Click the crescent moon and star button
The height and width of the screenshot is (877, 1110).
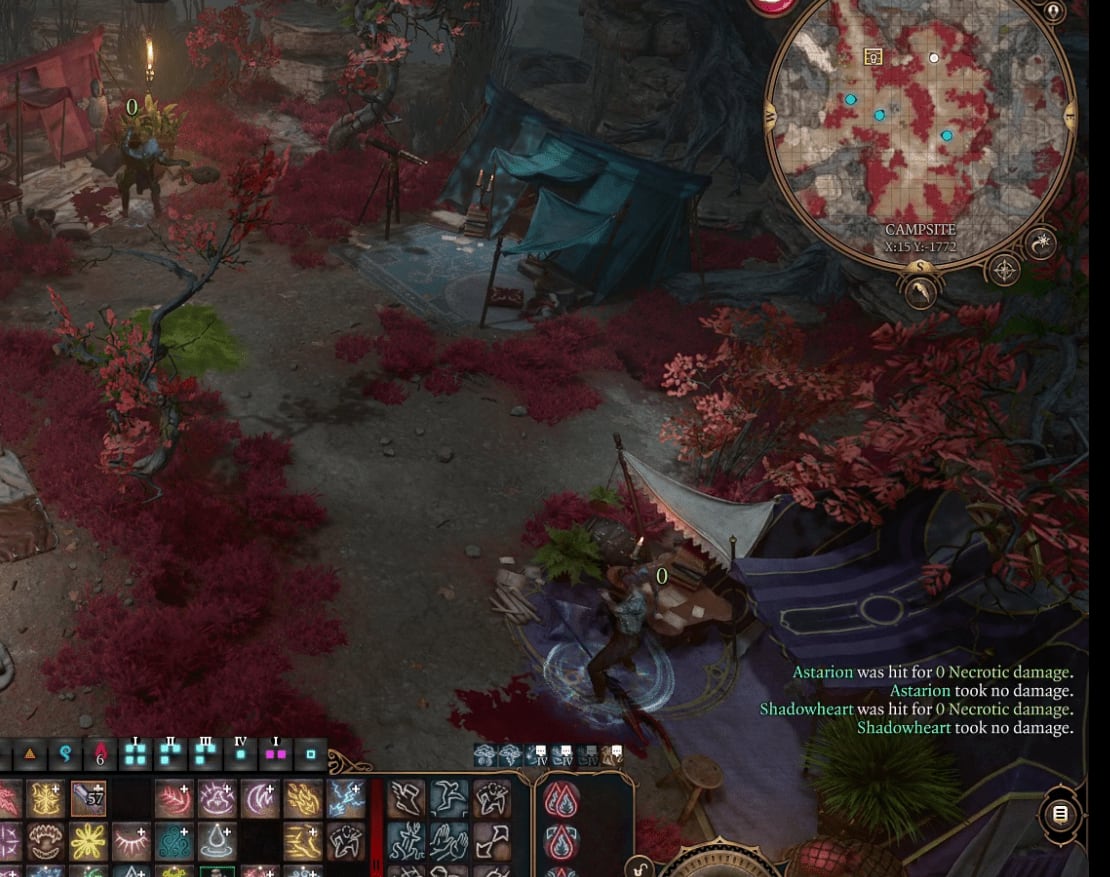click(1041, 244)
